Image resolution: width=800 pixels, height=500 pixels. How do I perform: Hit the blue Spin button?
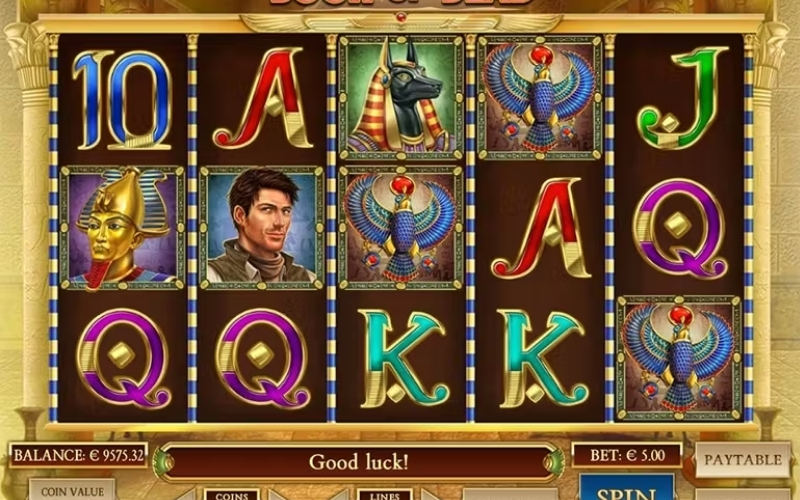click(627, 491)
